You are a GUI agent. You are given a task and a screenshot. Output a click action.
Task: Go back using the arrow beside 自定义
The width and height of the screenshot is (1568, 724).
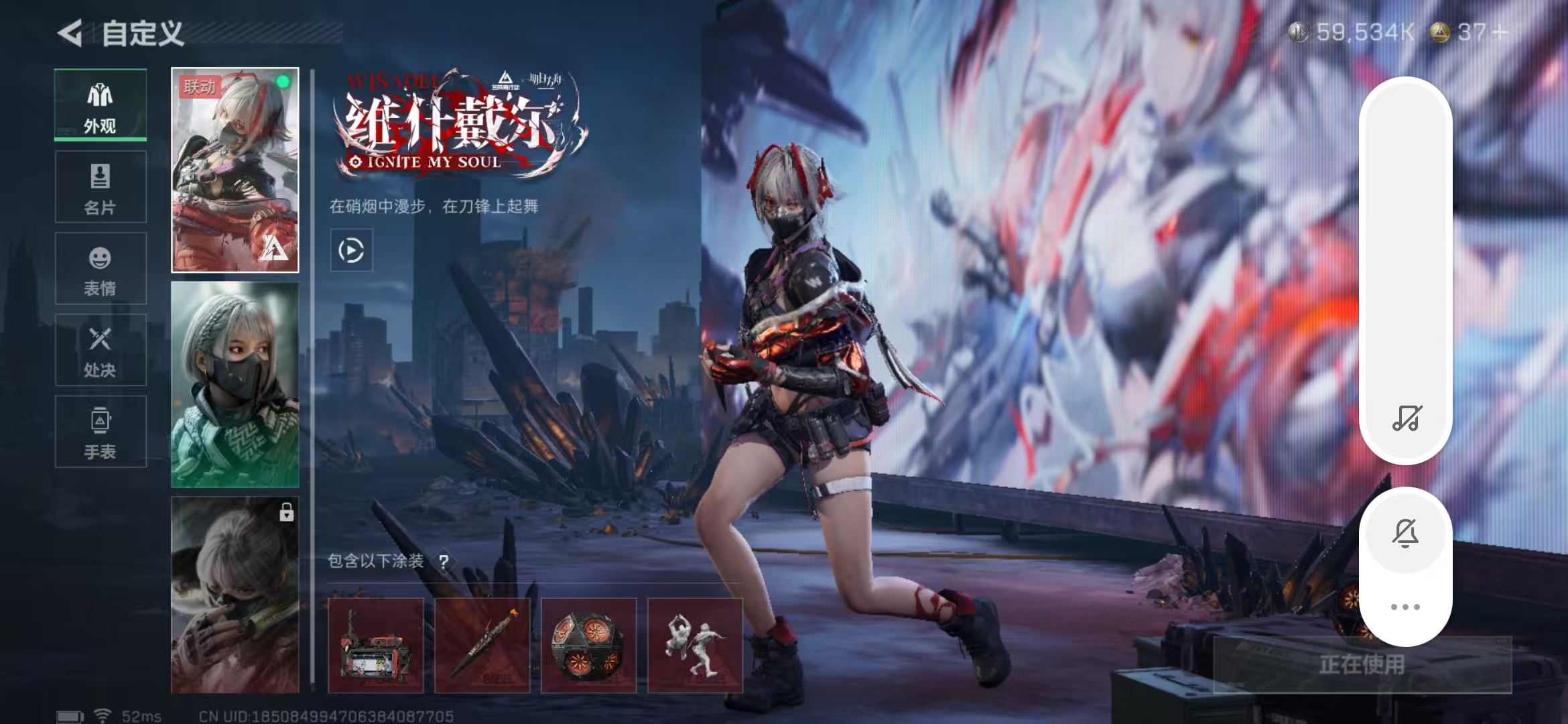coord(70,33)
